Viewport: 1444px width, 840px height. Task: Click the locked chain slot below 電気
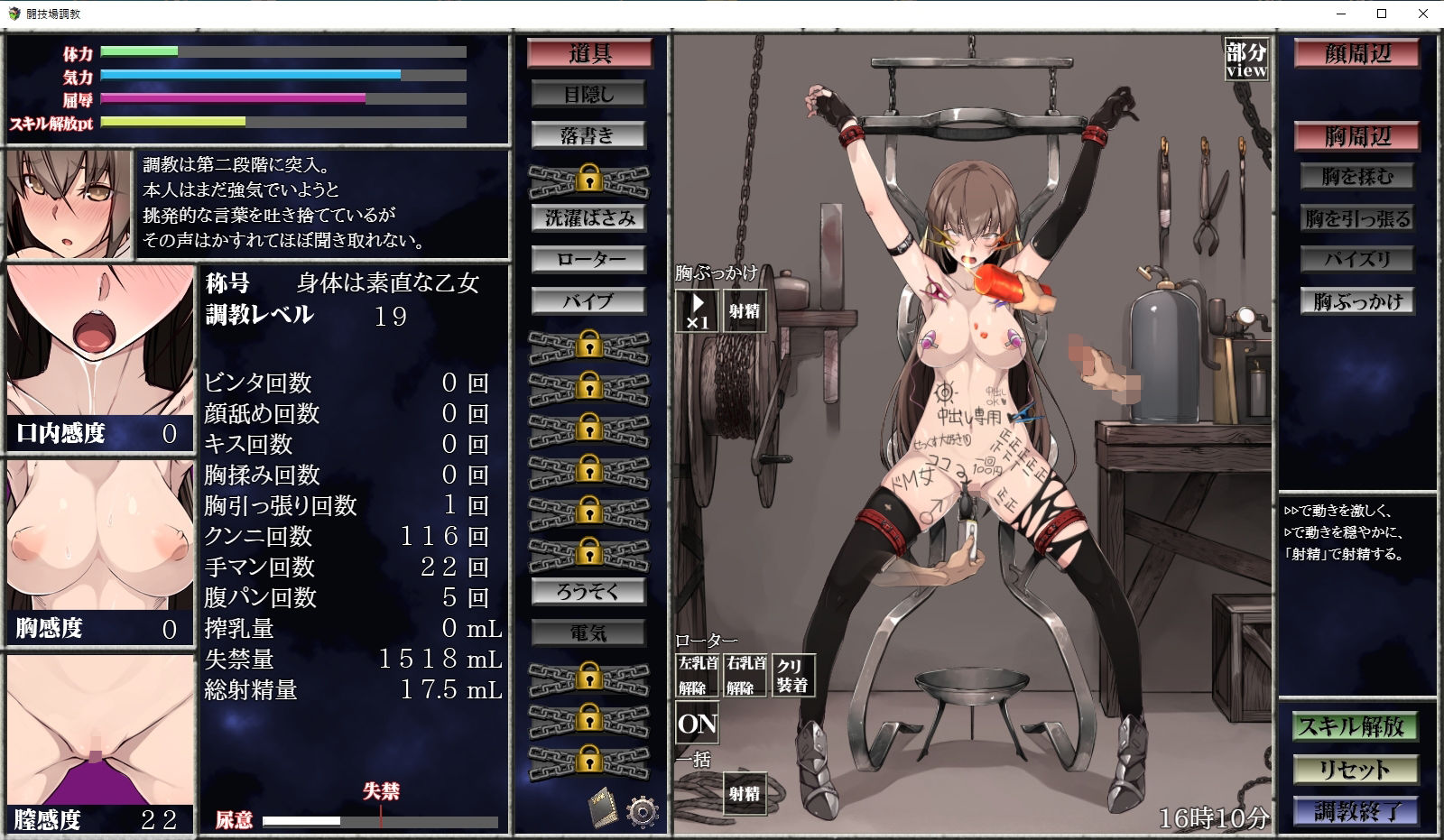point(589,678)
